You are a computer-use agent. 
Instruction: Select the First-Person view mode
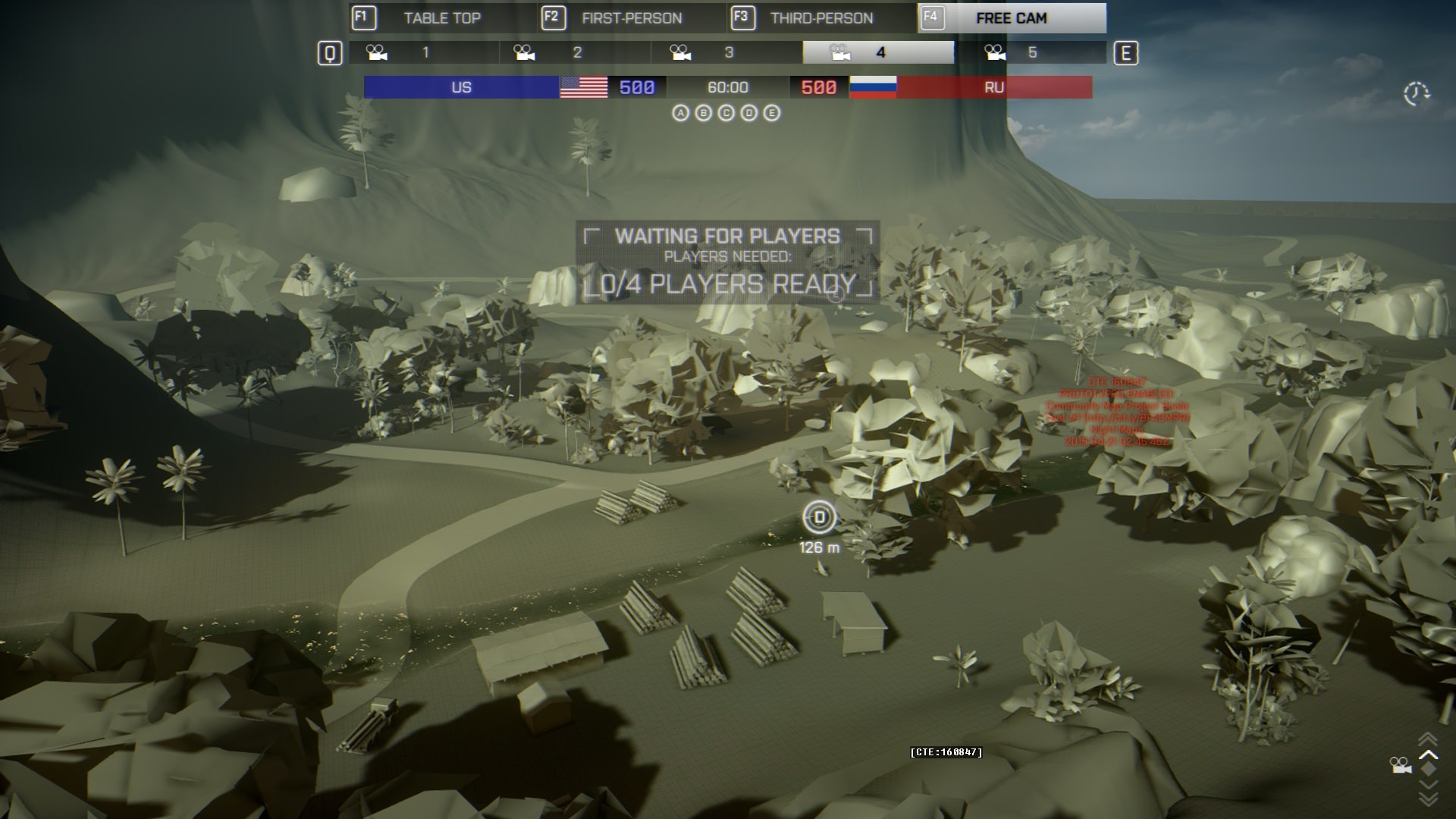[x=632, y=18]
